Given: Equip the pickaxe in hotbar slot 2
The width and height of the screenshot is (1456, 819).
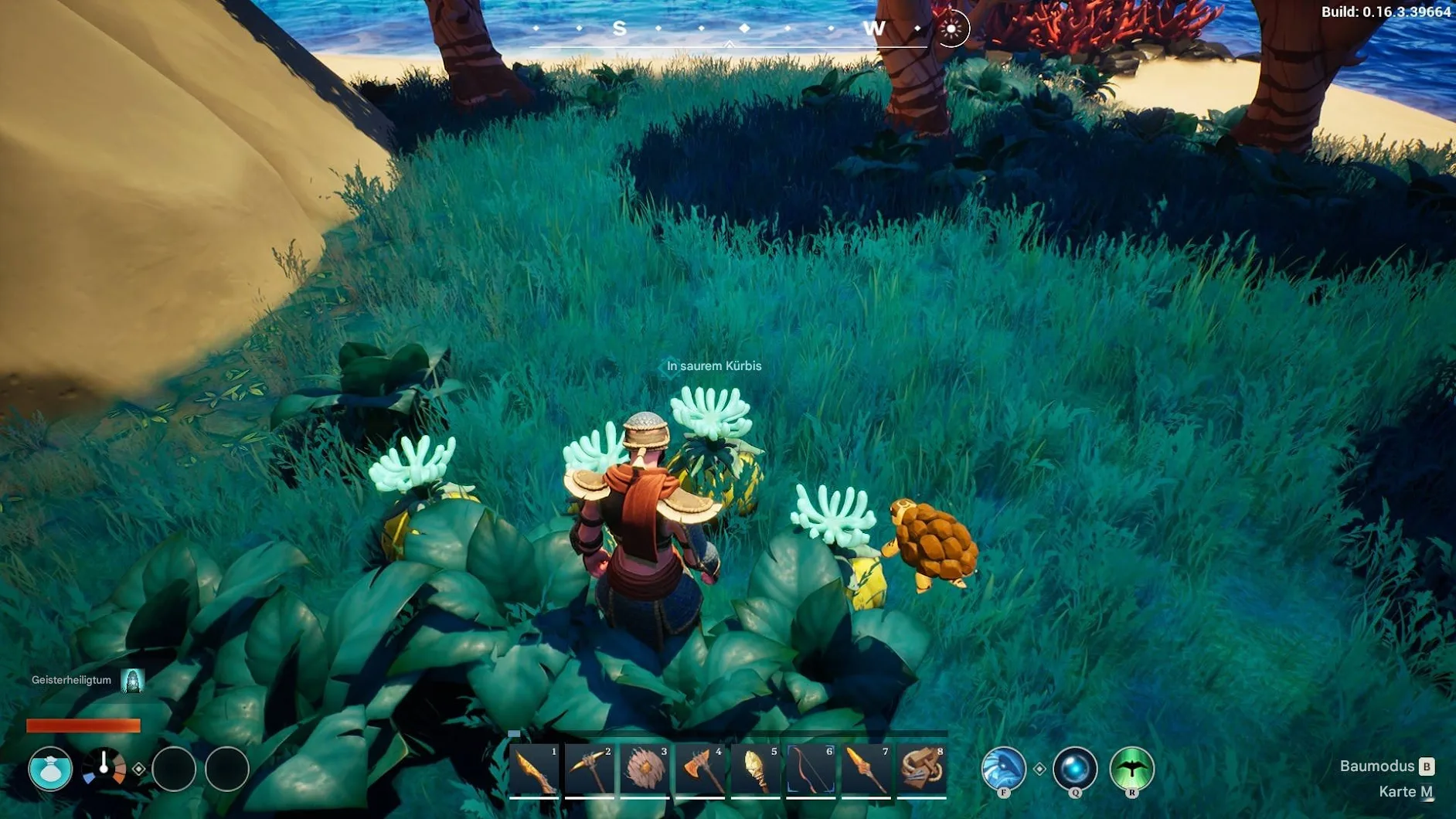Looking at the screenshot, I should (590, 770).
